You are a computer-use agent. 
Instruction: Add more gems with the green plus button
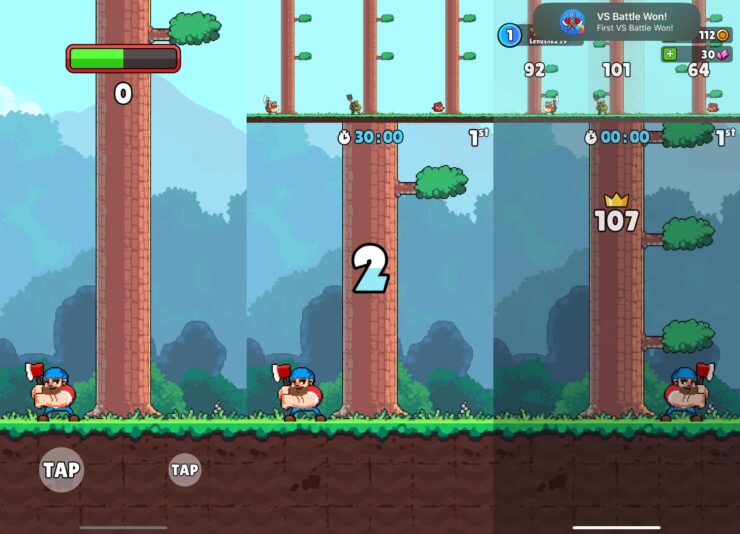click(x=670, y=54)
